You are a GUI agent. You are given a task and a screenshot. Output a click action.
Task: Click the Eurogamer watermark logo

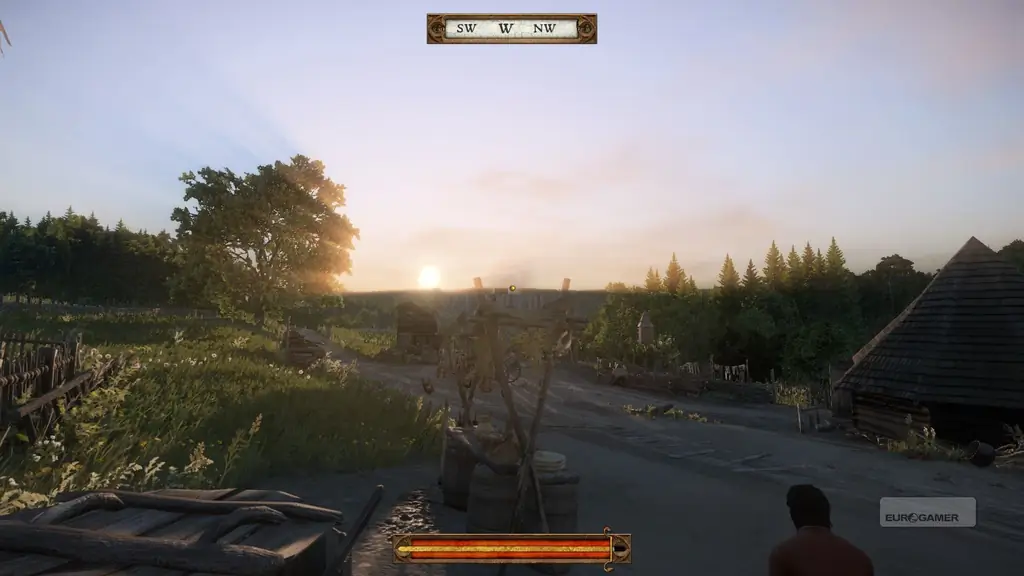tap(927, 512)
